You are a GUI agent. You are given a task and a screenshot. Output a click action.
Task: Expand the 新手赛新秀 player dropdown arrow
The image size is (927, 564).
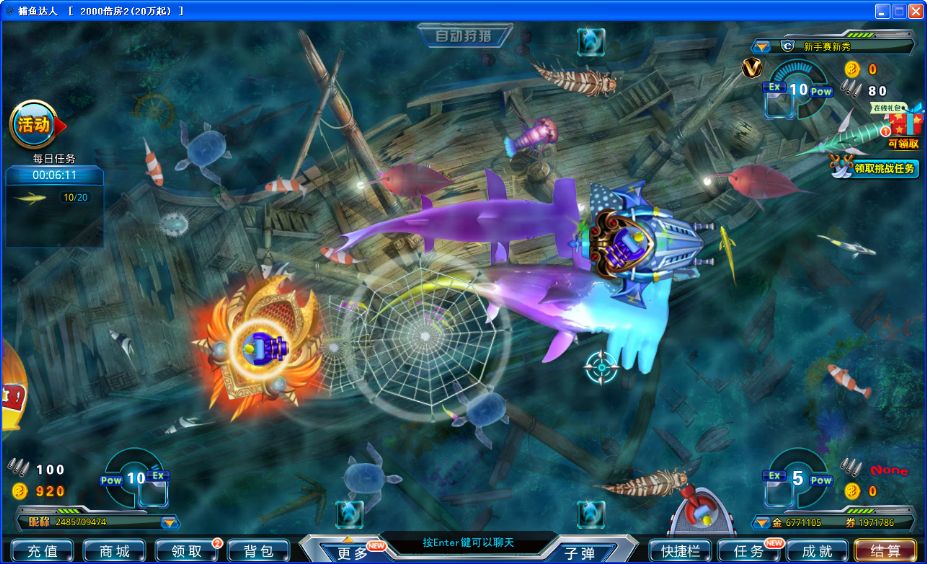coord(761,46)
